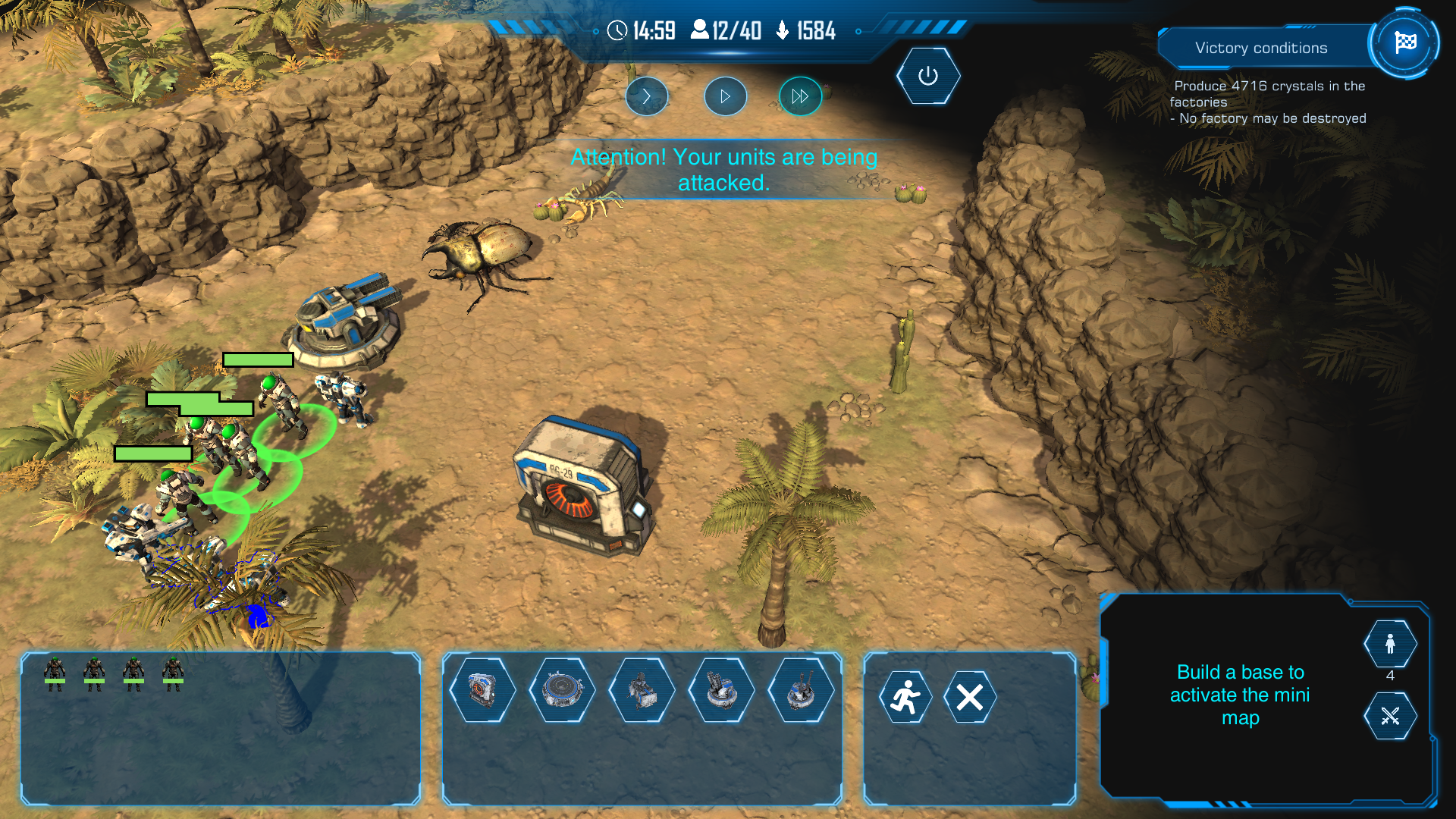Image resolution: width=1456 pixels, height=819 pixels.
Task: Select the circular landing pad building
Action: pyautogui.click(x=562, y=691)
